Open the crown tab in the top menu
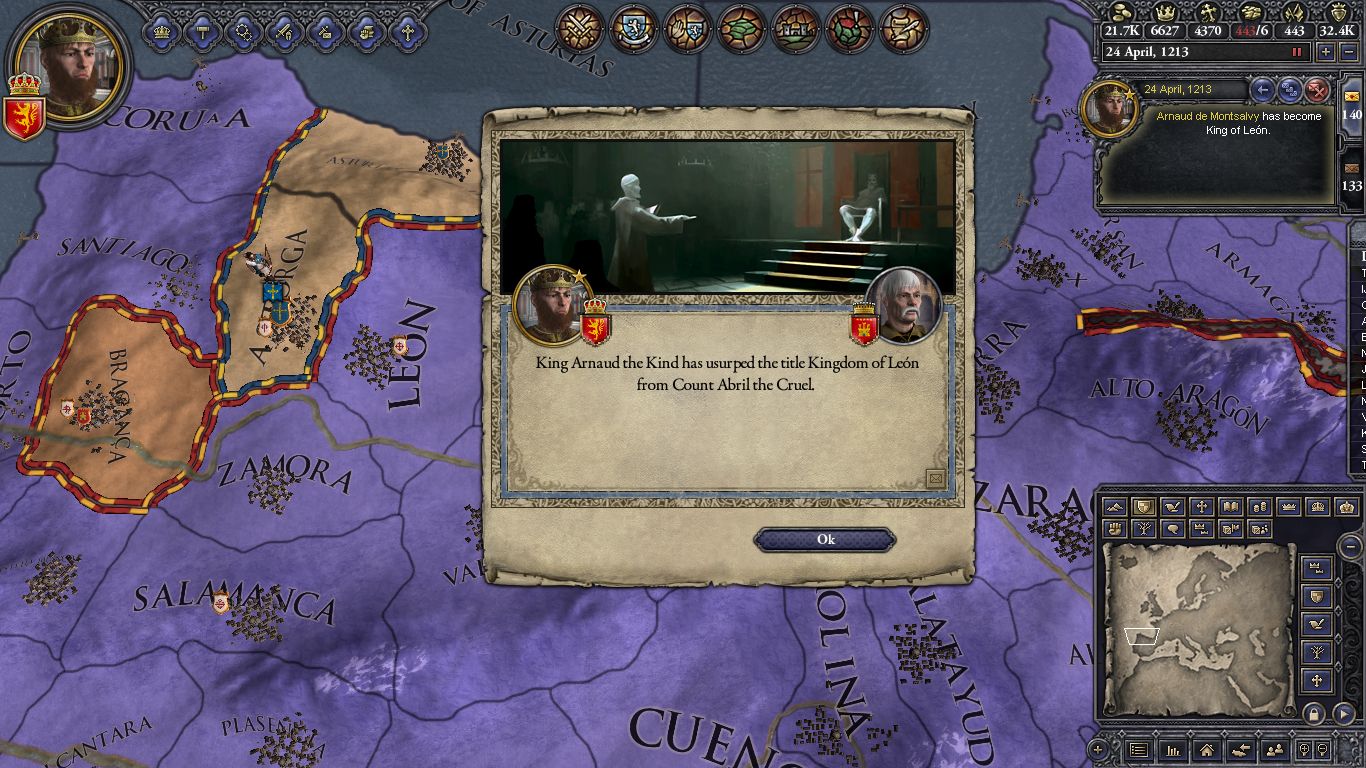 [161, 31]
